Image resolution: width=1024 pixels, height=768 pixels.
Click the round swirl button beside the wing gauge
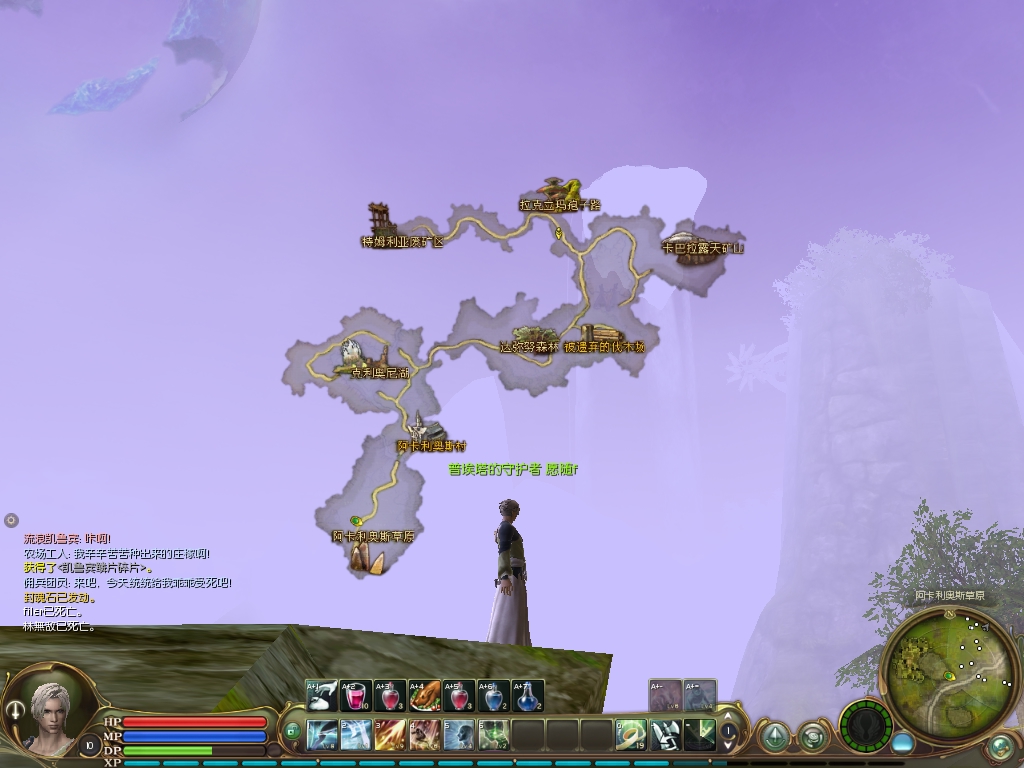(812, 738)
